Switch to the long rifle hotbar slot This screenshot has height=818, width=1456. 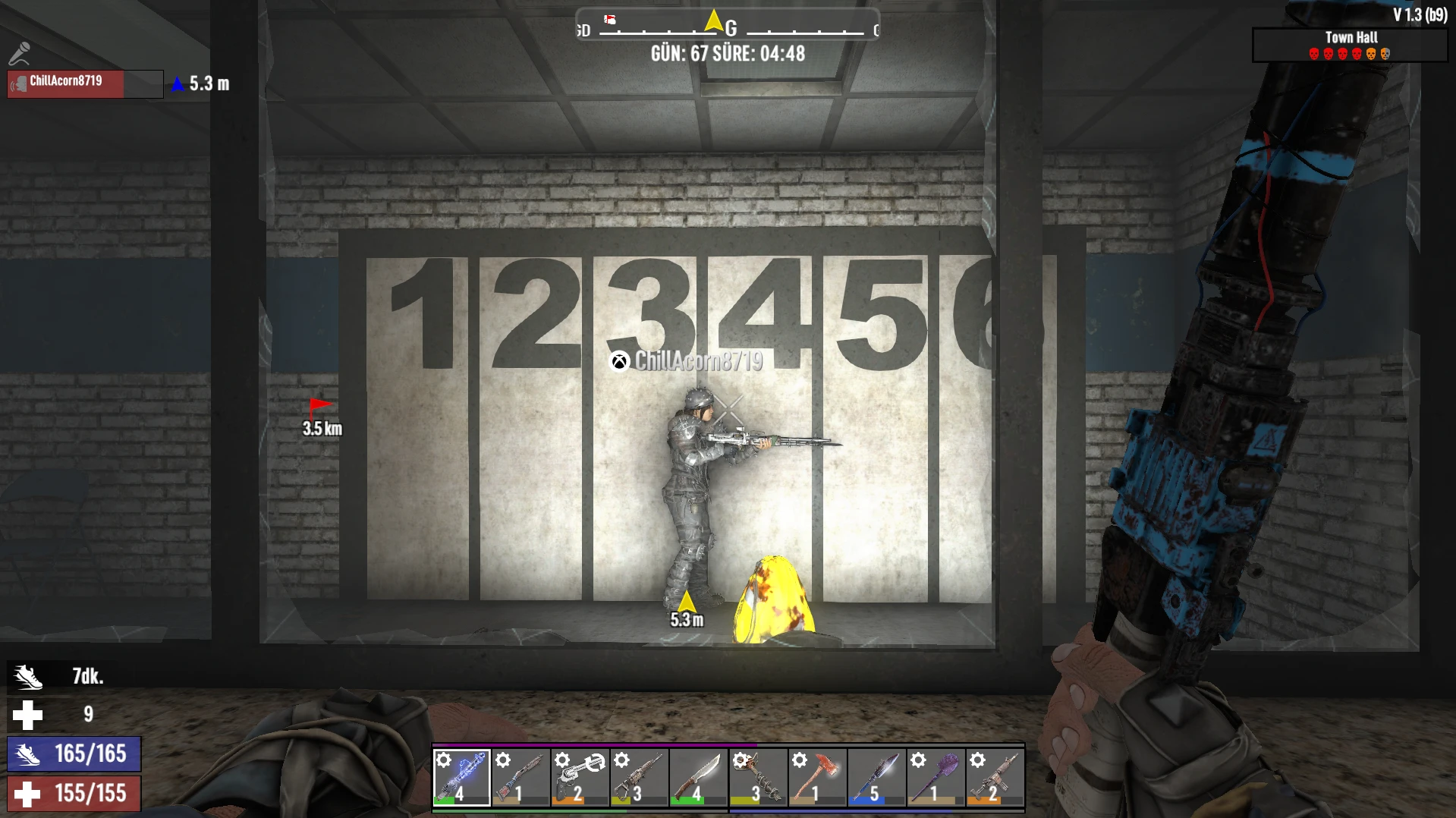[x=639, y=777]
